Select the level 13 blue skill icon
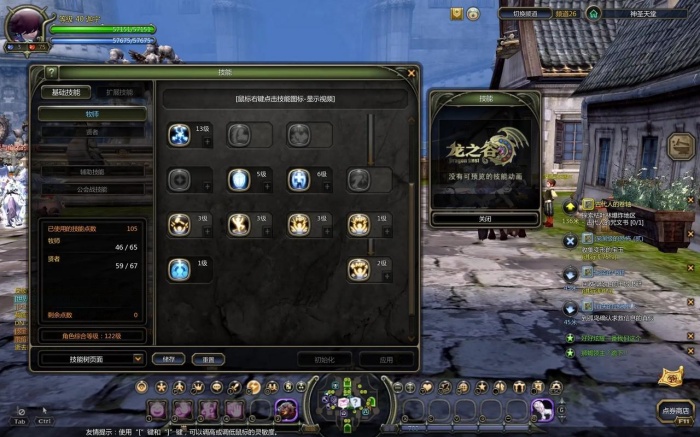 tap(180, 135)
